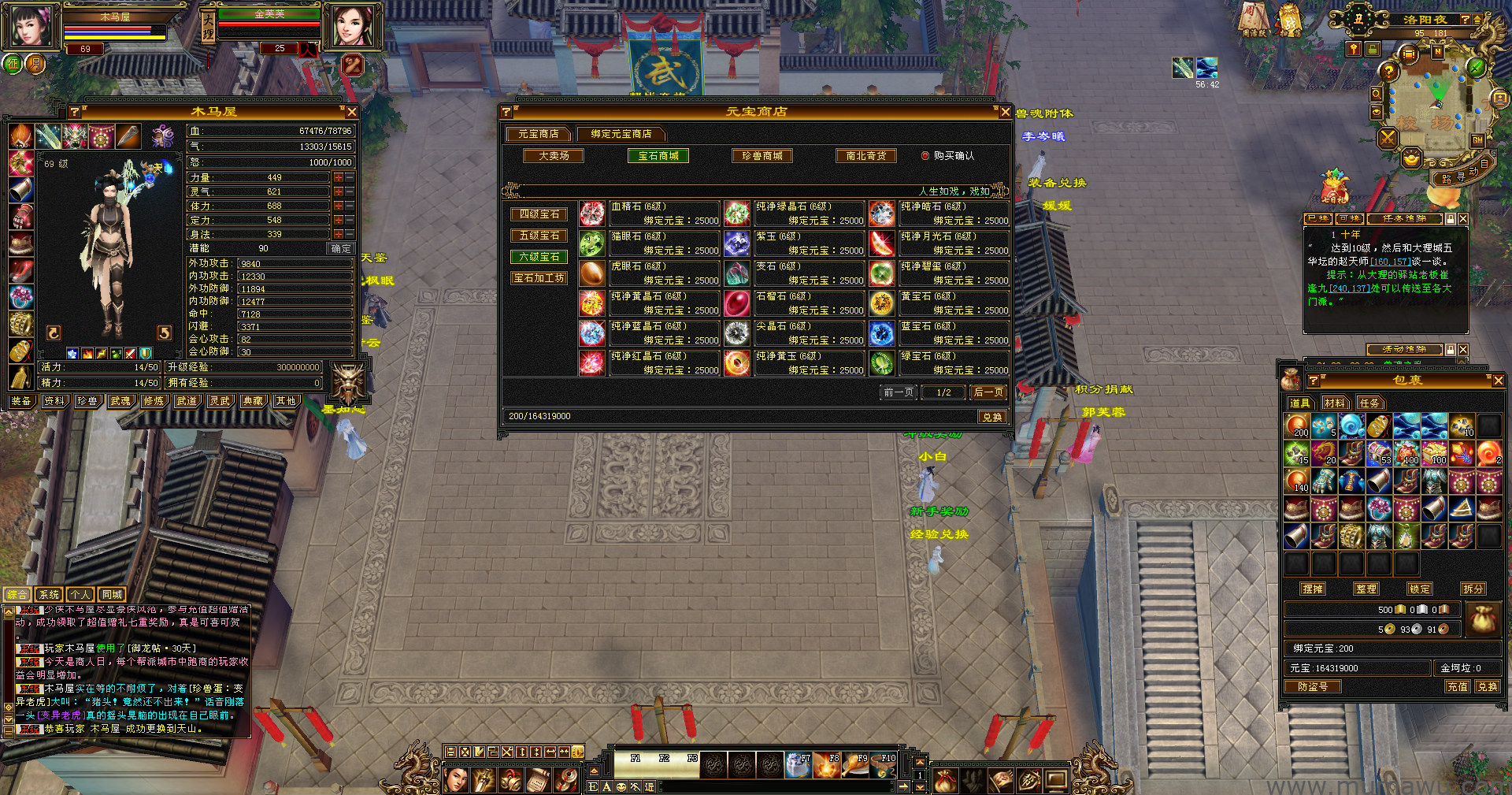Go to next shop page with 后一页
The width and height of the screenshot is (1512, 795).
988,392
